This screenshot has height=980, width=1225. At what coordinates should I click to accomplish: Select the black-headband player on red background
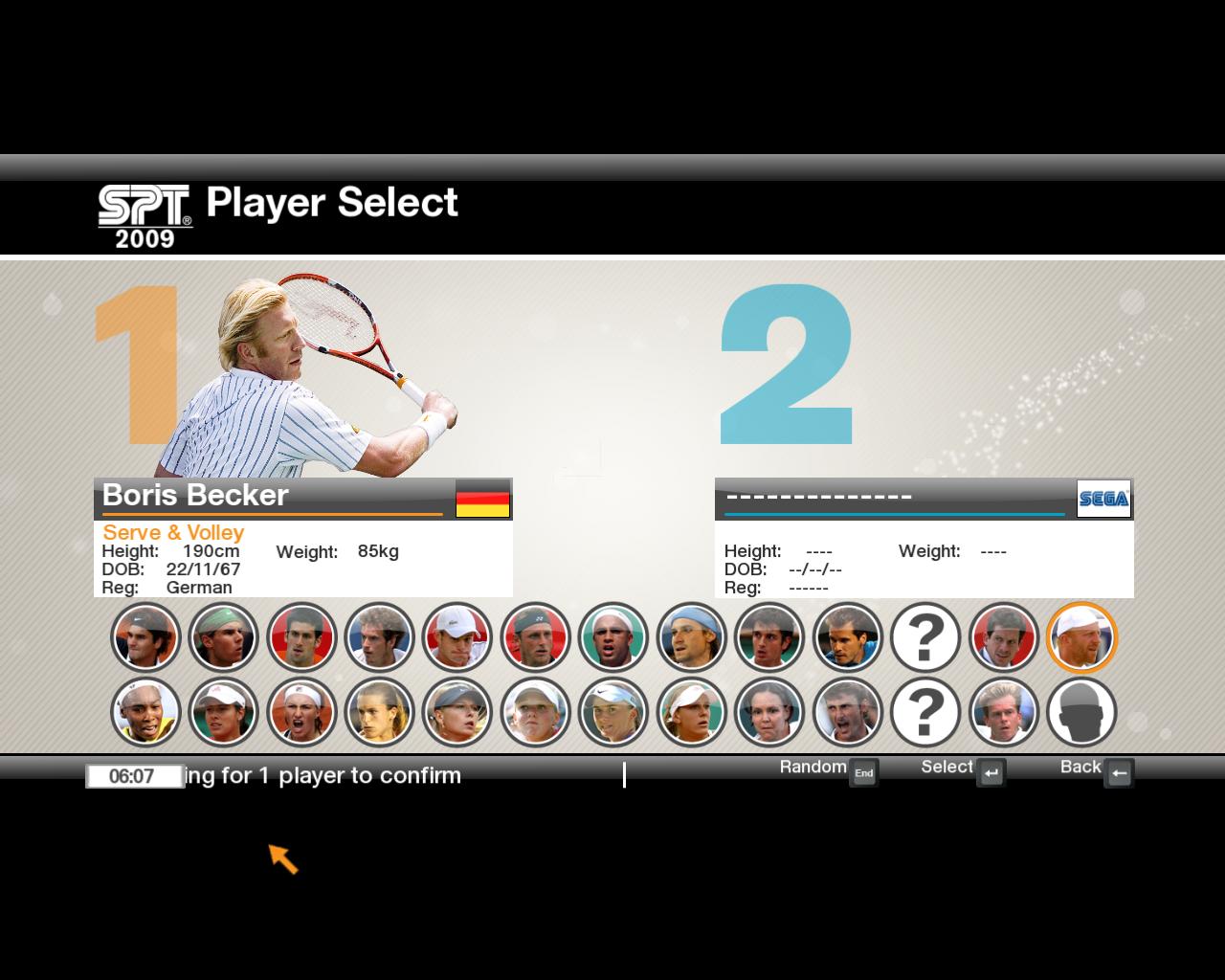click(x=535, y=637)
